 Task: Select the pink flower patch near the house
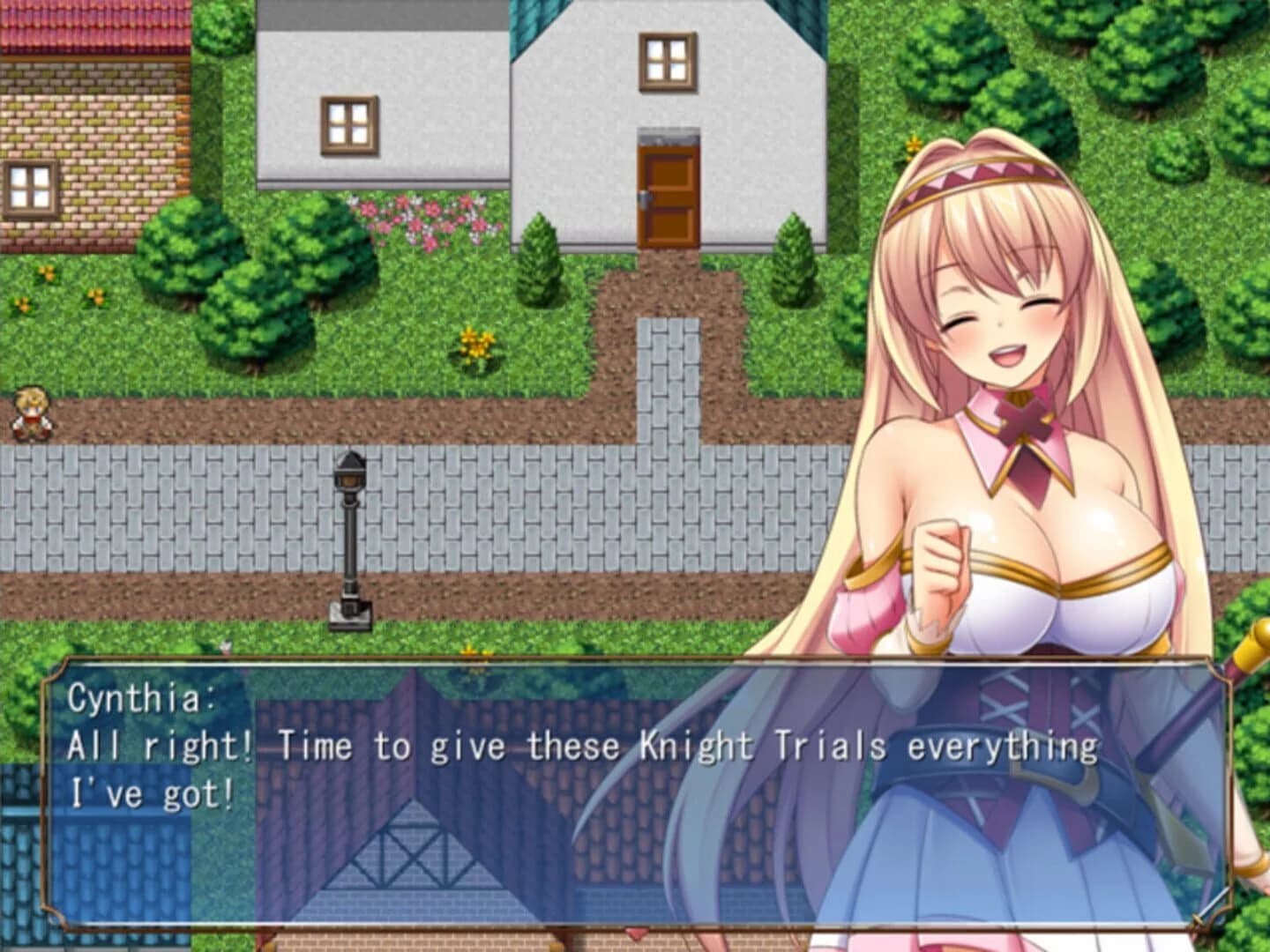[x=423, y=219]
